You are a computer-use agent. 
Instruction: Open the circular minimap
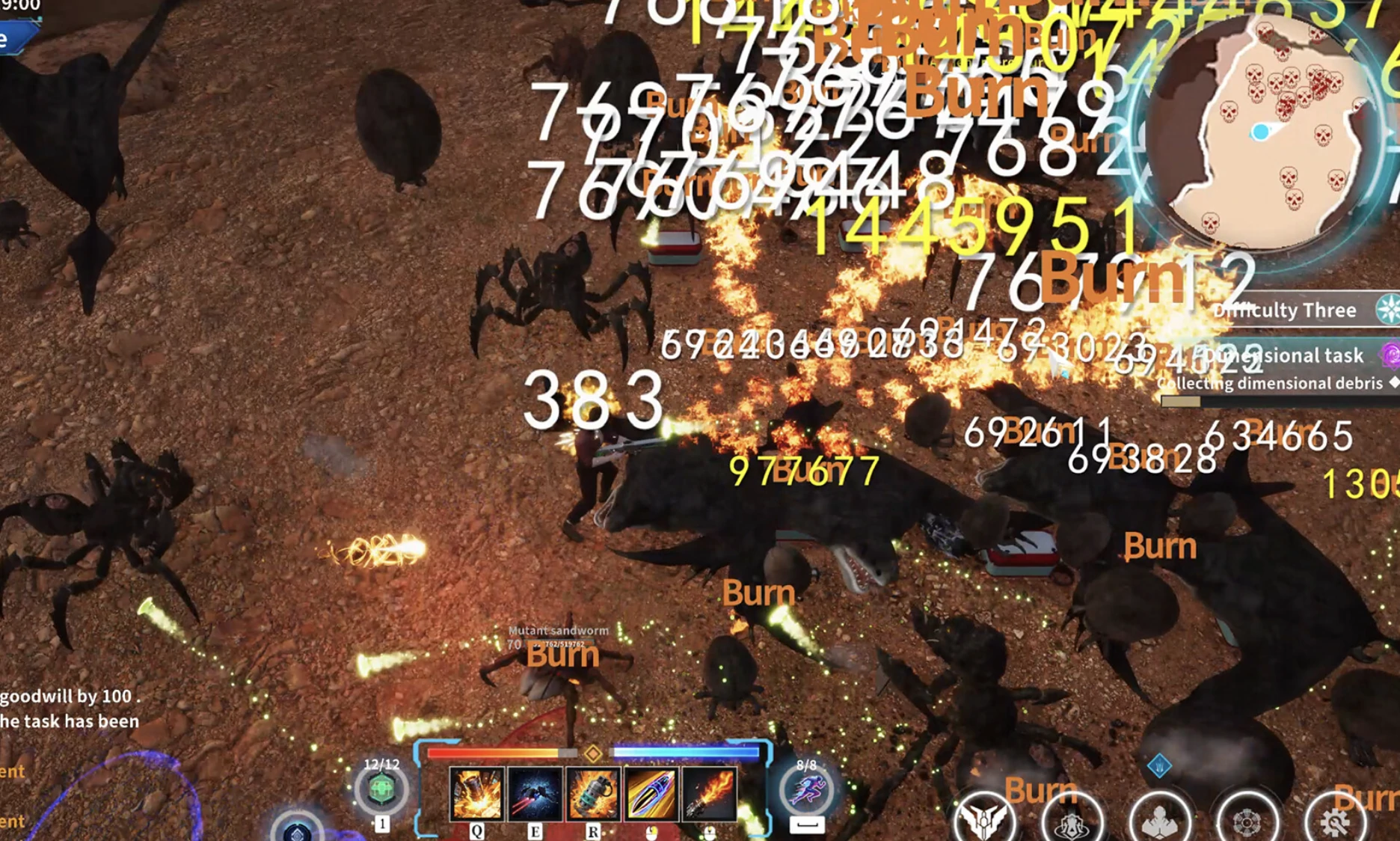coord(1264,131)
